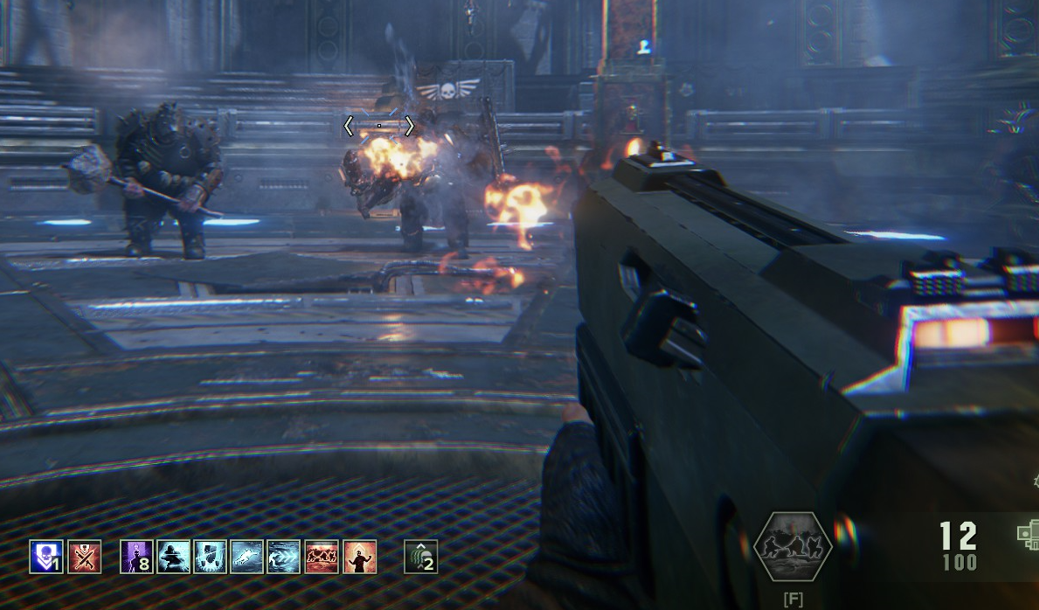Click the crouching hooded figure buff icon
The height and width of the screenshot is (610, 1039).
click(174, 556)
